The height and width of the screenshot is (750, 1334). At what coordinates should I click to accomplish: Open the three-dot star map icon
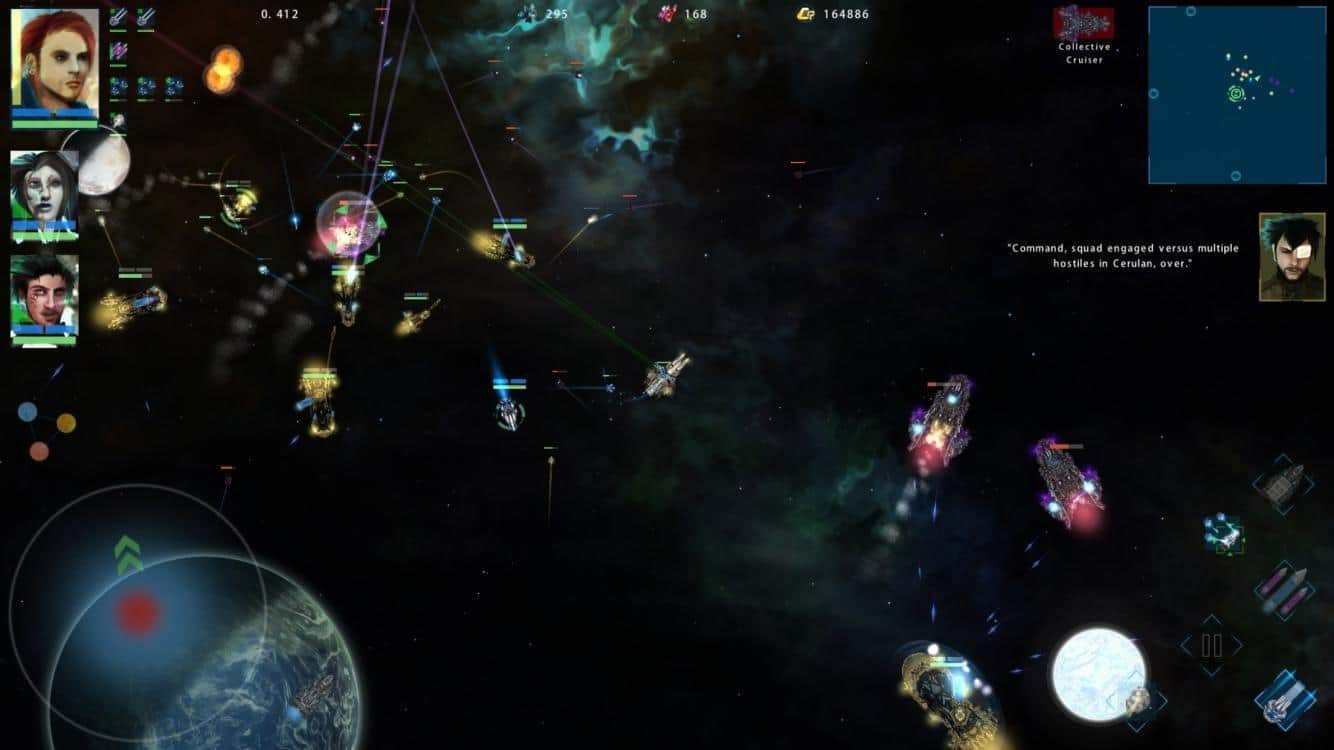tap(45, 430)
